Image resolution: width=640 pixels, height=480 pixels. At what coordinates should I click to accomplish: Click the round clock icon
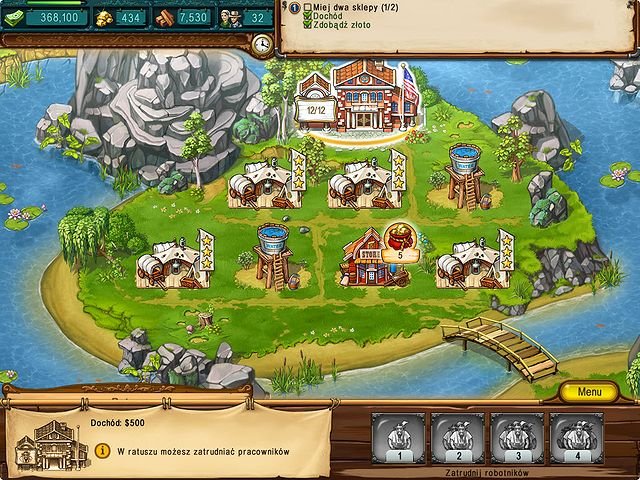coord(262,45)
